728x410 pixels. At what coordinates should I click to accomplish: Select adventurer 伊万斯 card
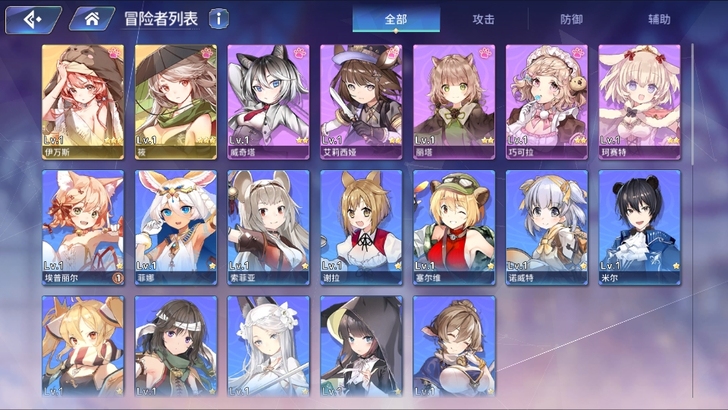click(83, 101)
